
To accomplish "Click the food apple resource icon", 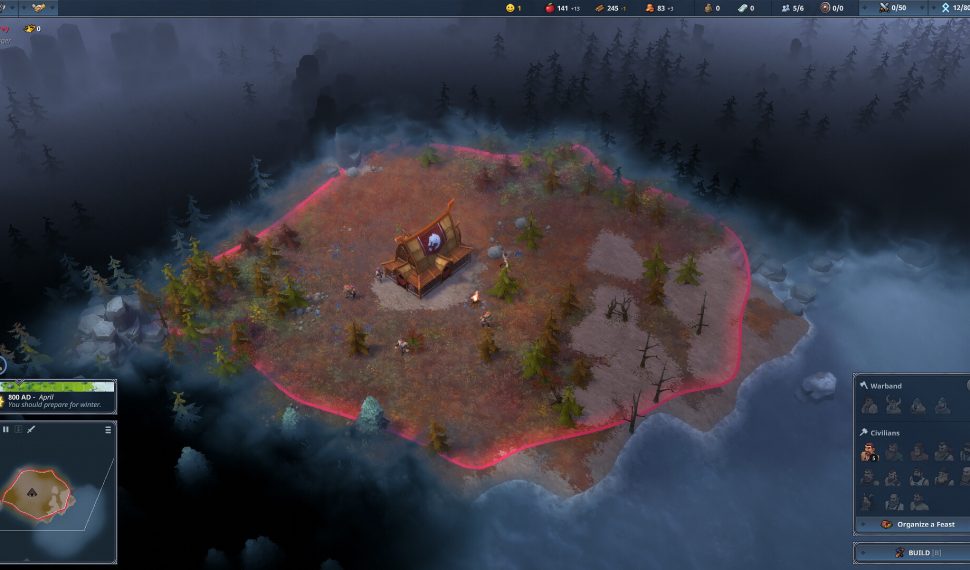I will coord(548,8).
